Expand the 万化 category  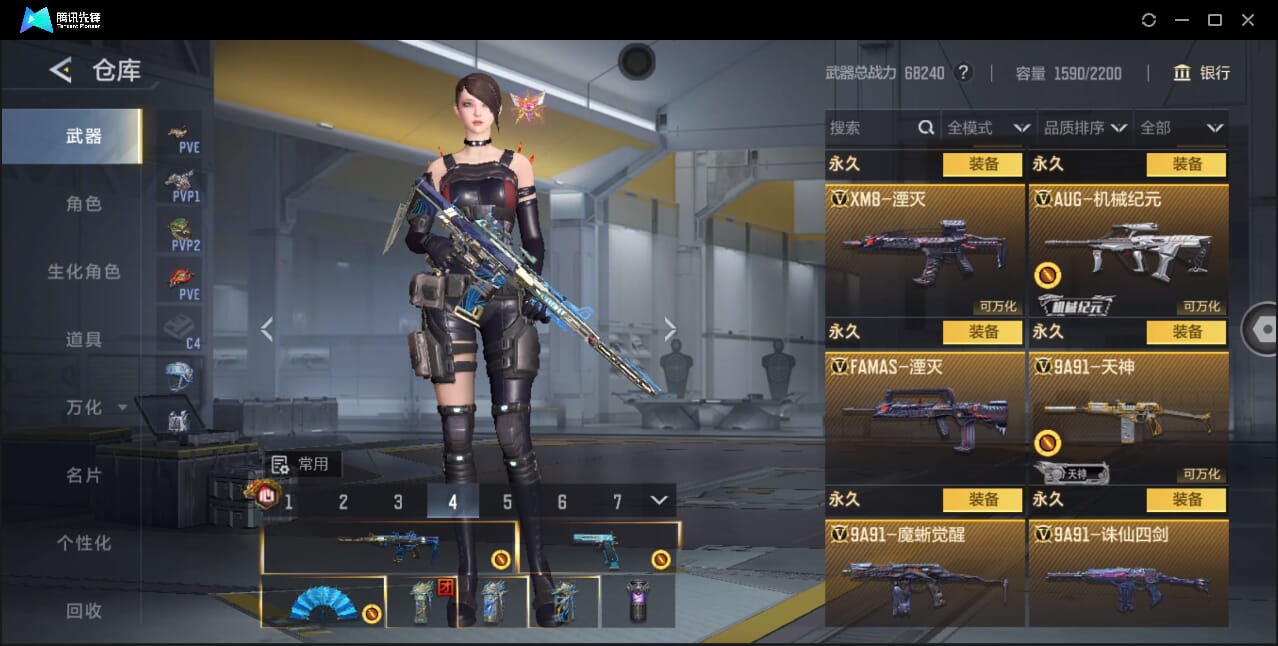tap(94, 408)
